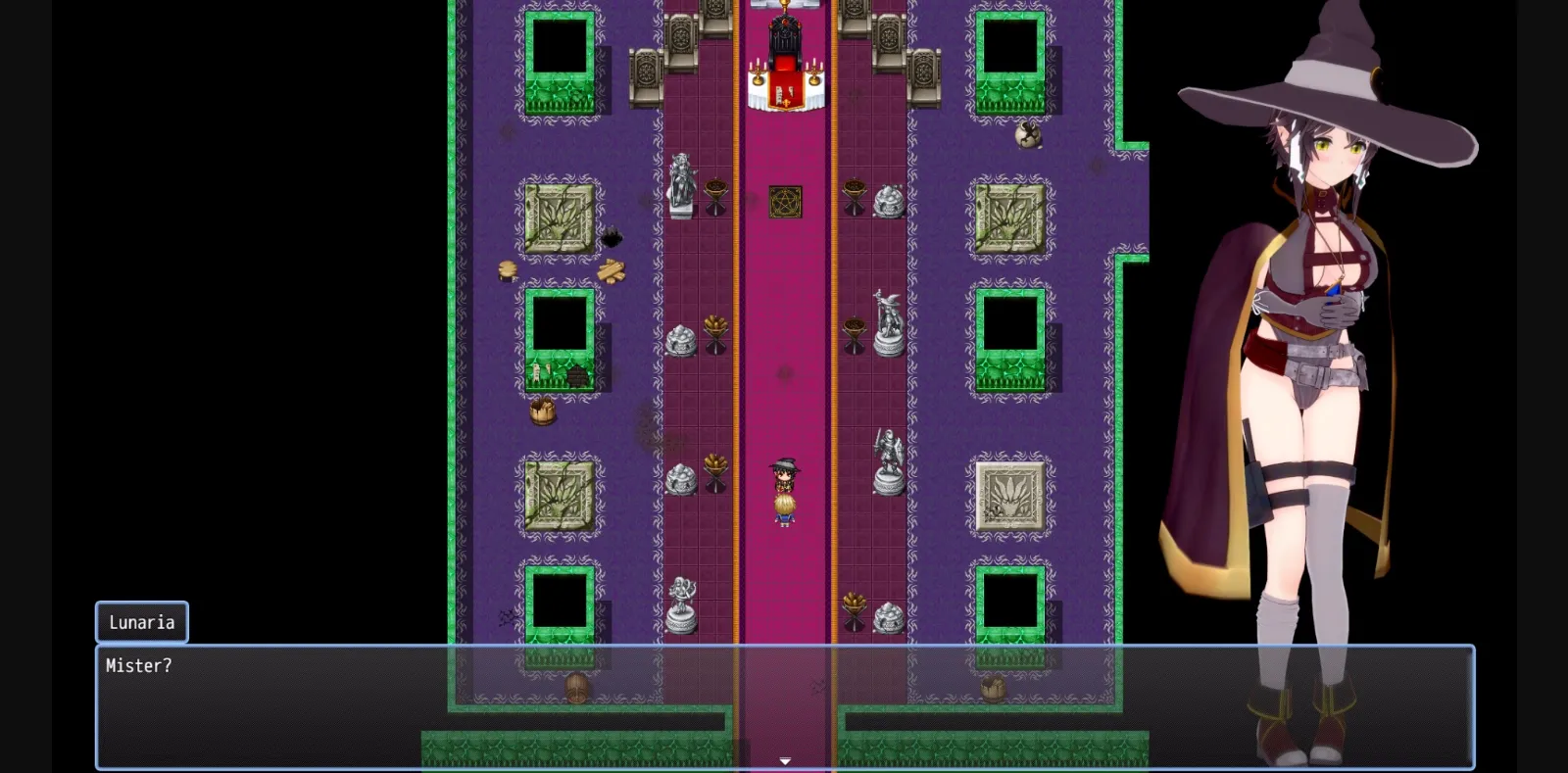Click the red heraldic banner on the altar cloth

[784, 94]
